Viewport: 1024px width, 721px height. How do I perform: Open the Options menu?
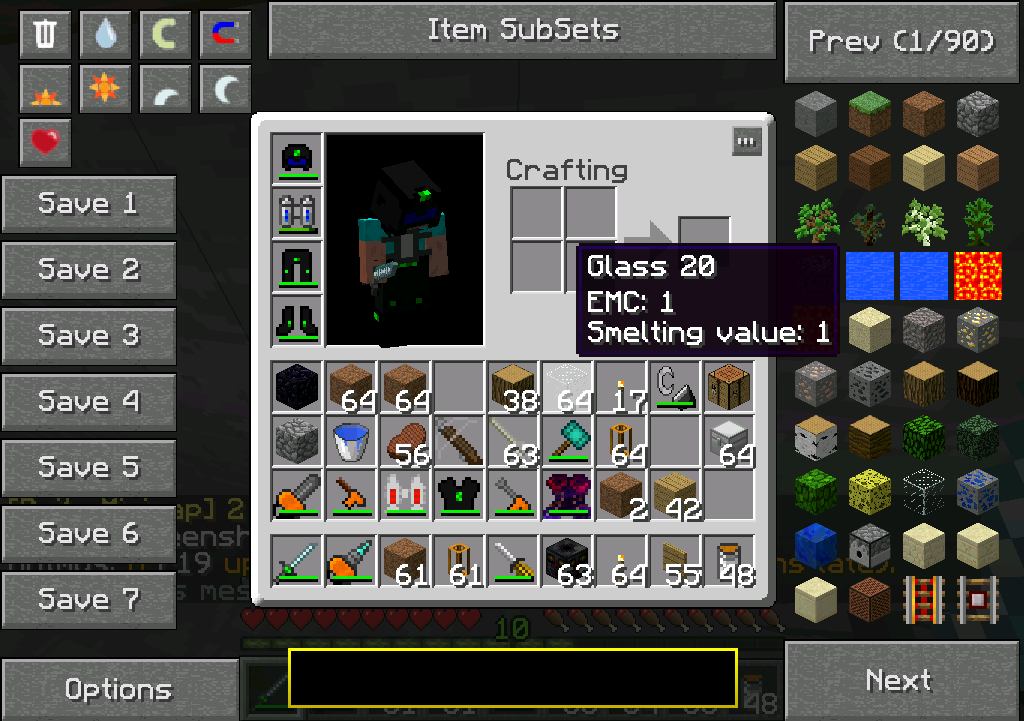tap(118, 689)
